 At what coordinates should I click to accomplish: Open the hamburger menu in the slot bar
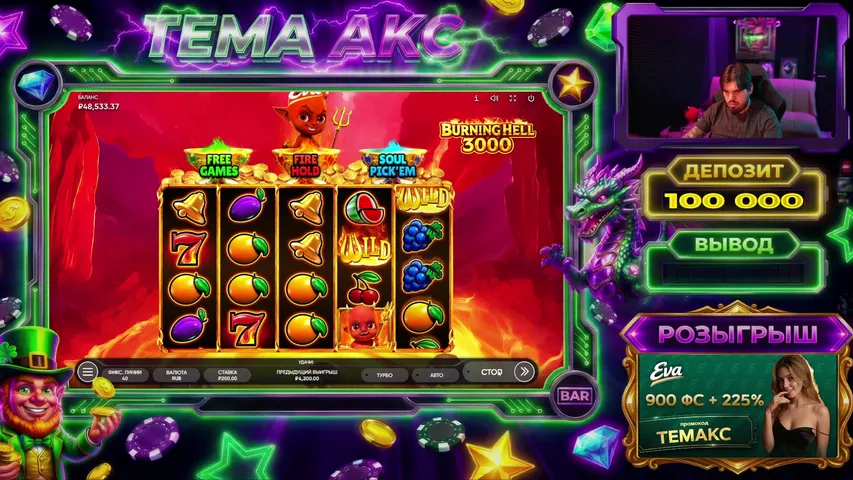[88, 372]
